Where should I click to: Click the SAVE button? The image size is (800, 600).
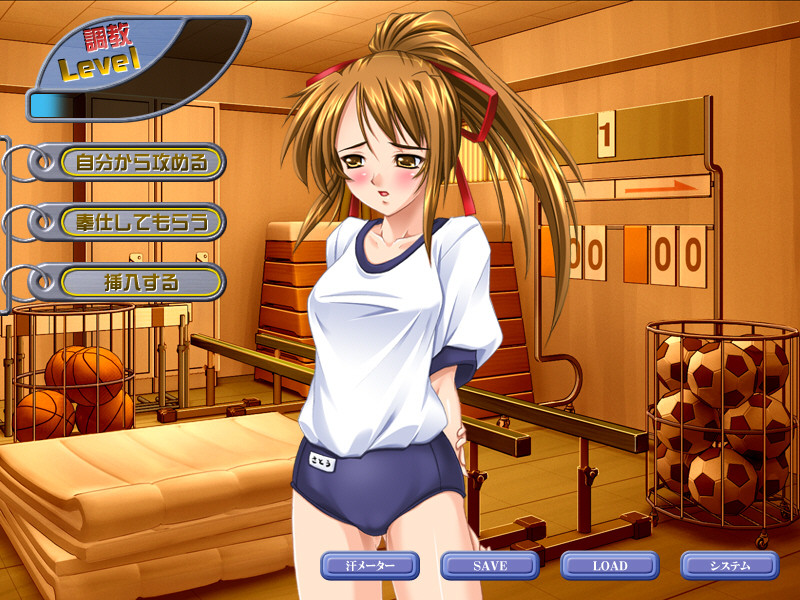(x=490, y=566)
